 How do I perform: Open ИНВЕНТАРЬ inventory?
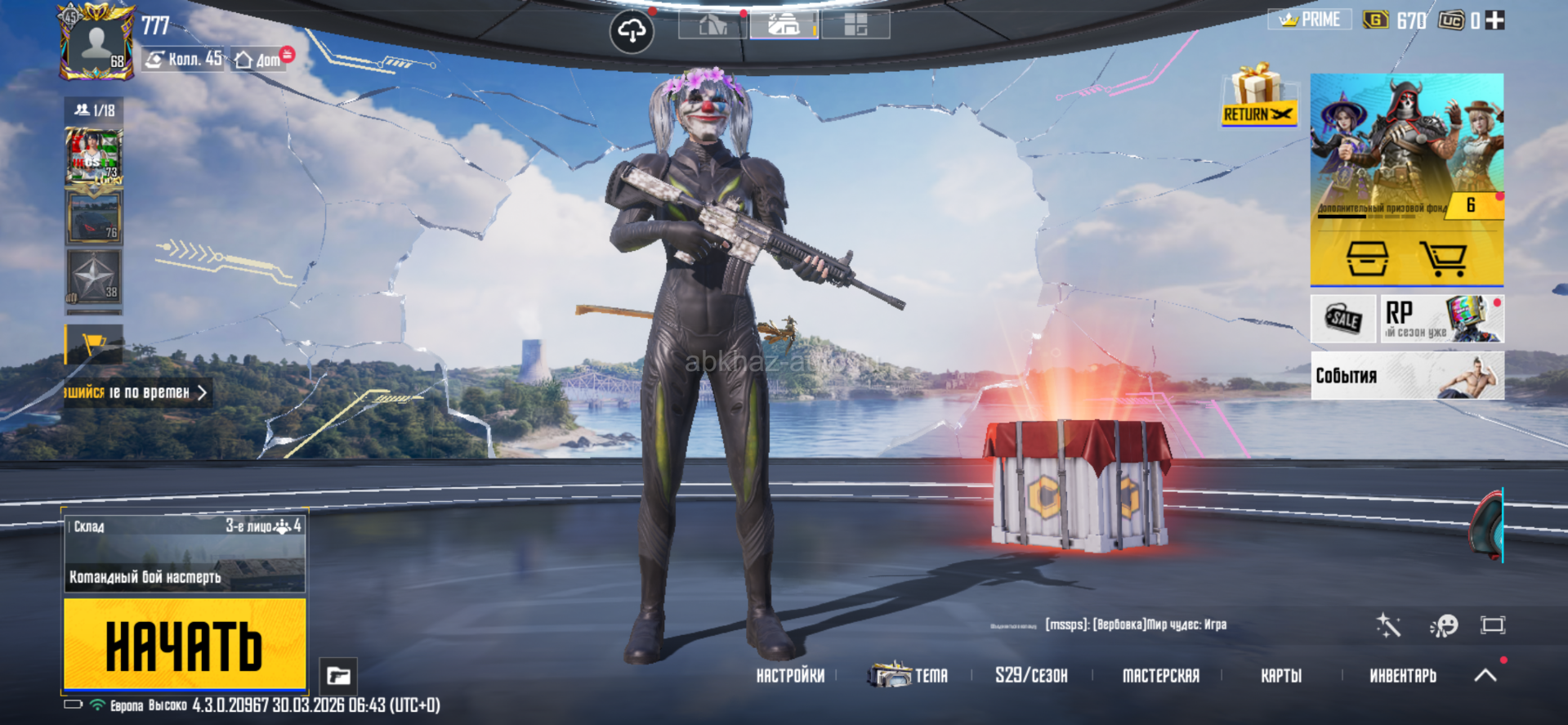[1402, 676]
